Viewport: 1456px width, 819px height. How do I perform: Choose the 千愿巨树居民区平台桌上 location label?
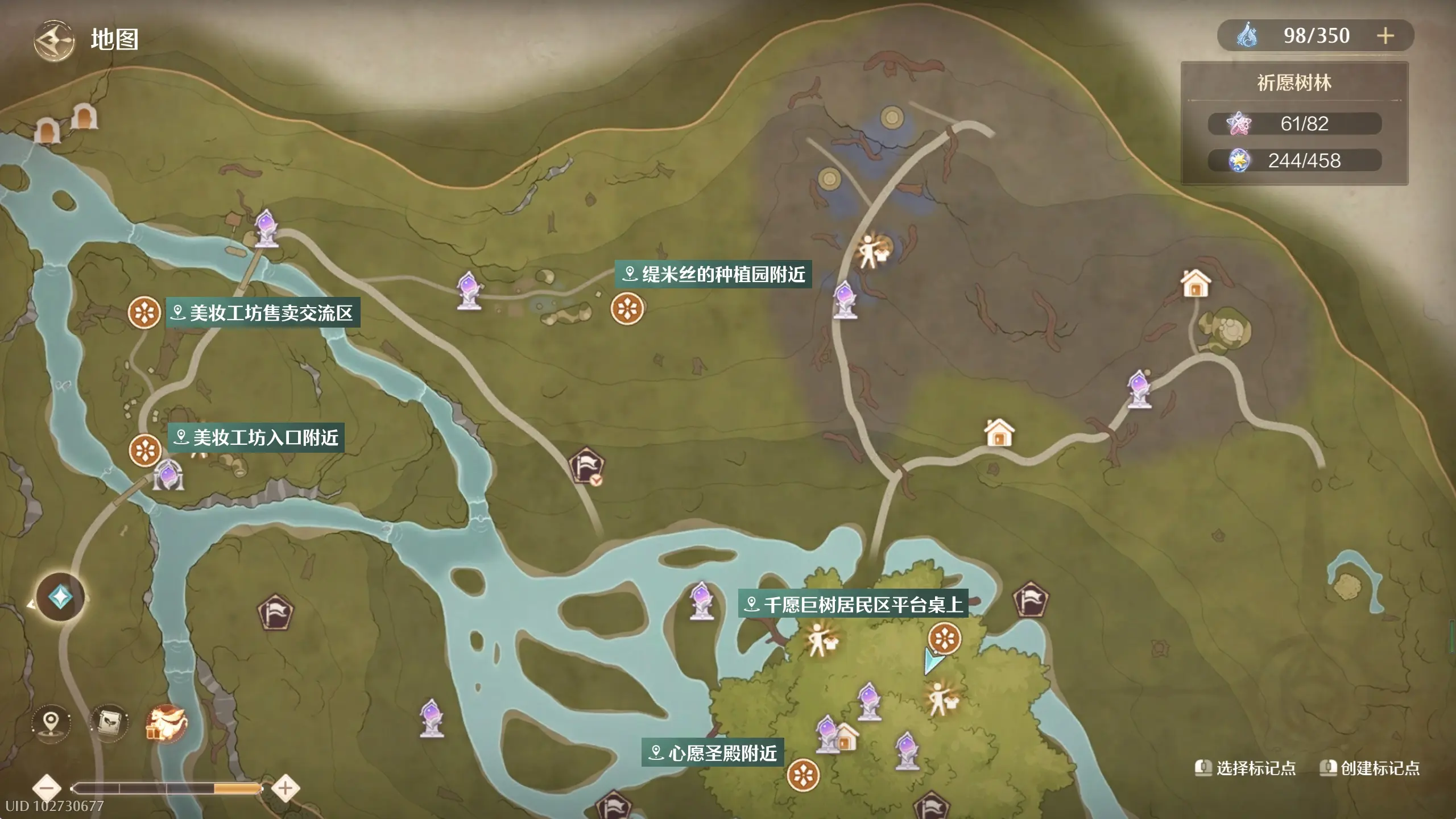(x=853, y=604)
